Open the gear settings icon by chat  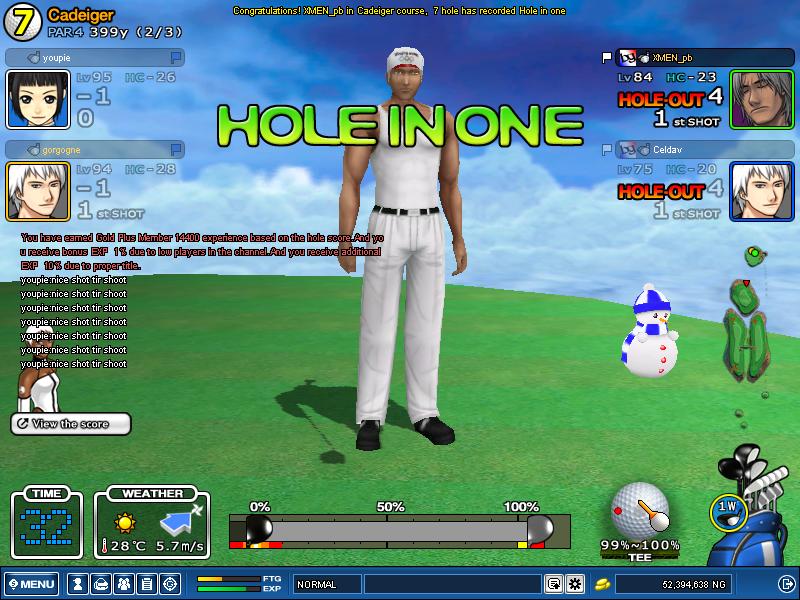coord(575,584)
